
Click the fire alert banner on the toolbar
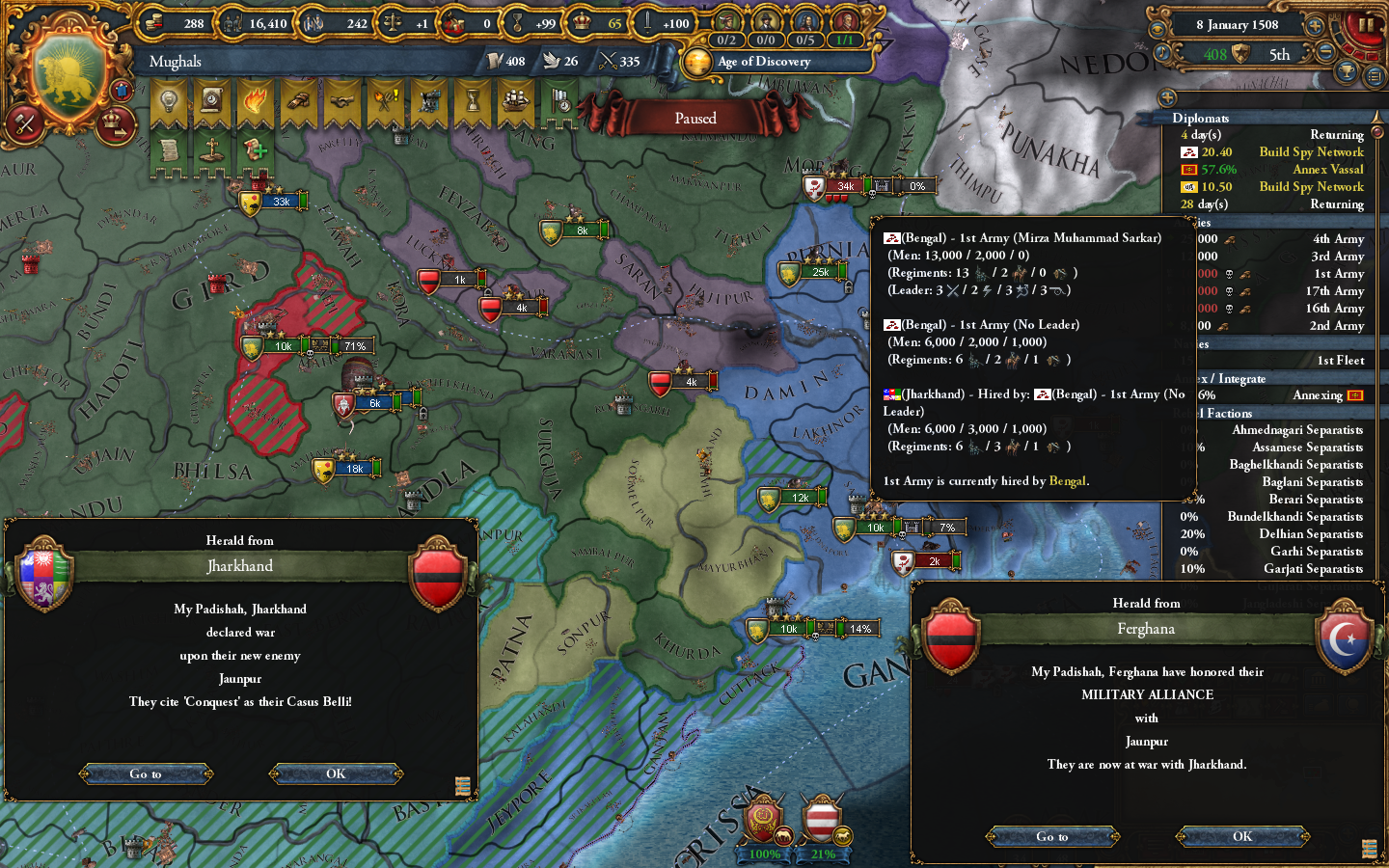(x=256, y=101)
